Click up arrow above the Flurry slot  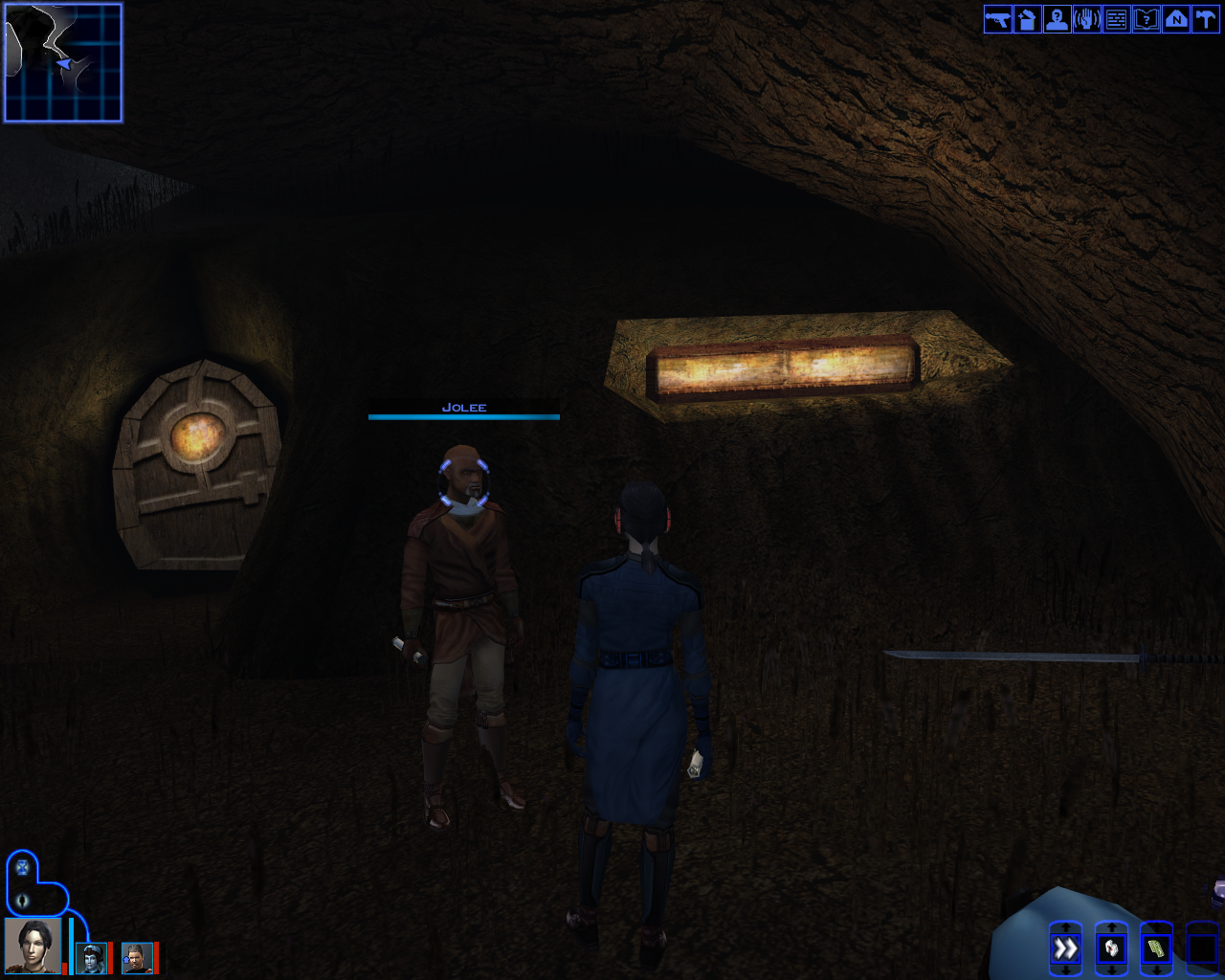[1065, 925]
